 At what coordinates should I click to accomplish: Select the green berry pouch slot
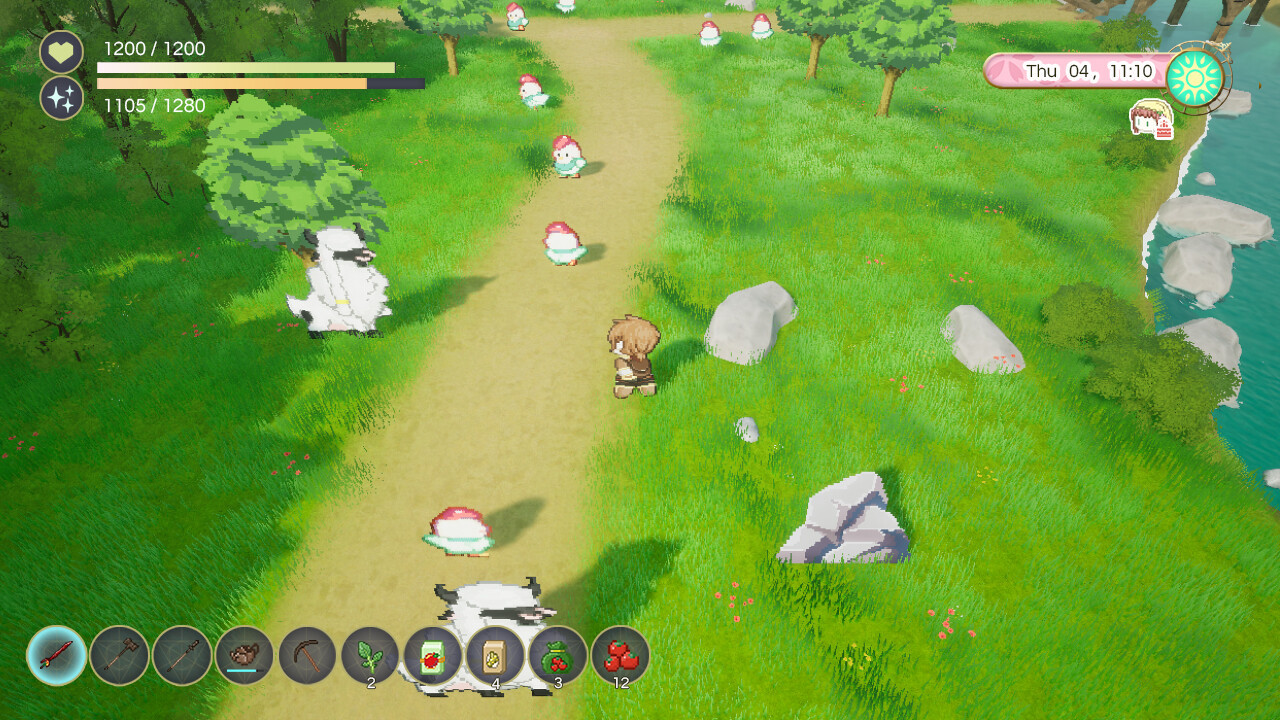558,656
